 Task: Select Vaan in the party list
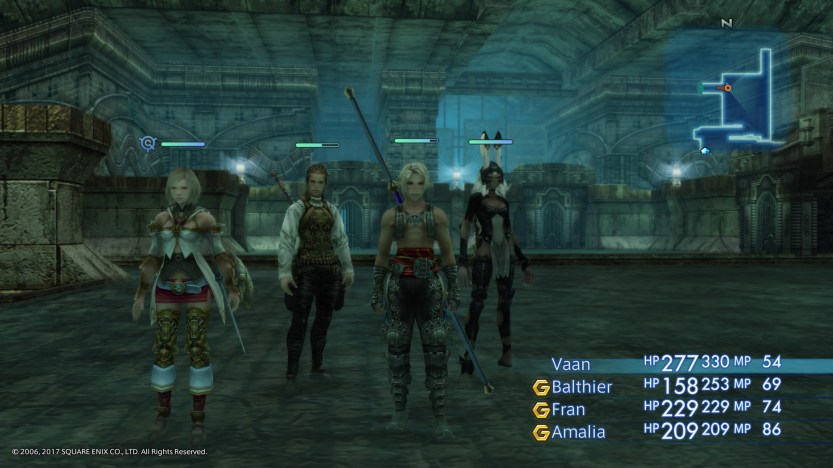pos(570,365)
